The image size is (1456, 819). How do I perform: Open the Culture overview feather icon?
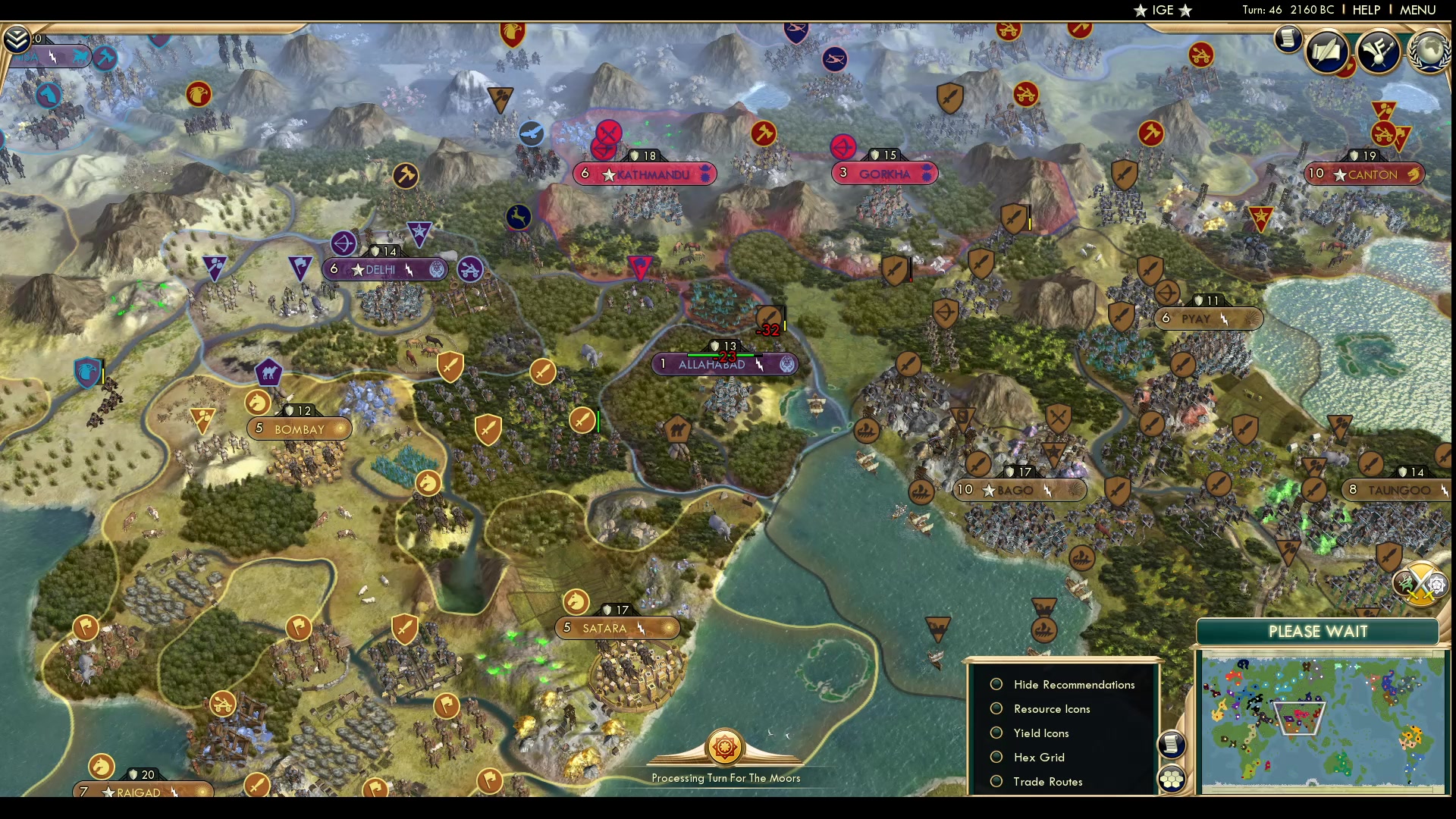[x=1378, y=51]
